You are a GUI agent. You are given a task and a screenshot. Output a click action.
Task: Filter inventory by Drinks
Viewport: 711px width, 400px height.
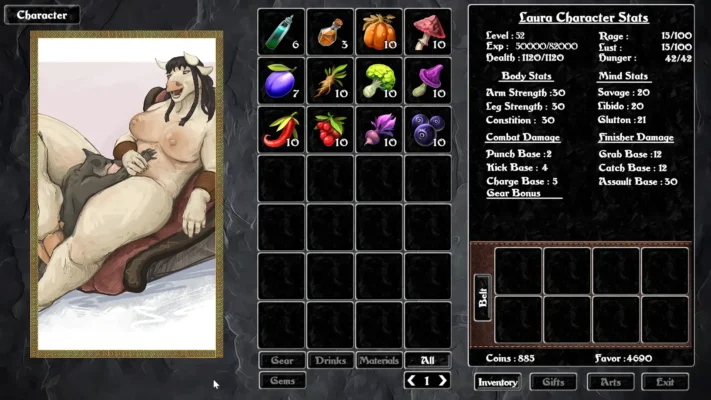pos(330,360)
